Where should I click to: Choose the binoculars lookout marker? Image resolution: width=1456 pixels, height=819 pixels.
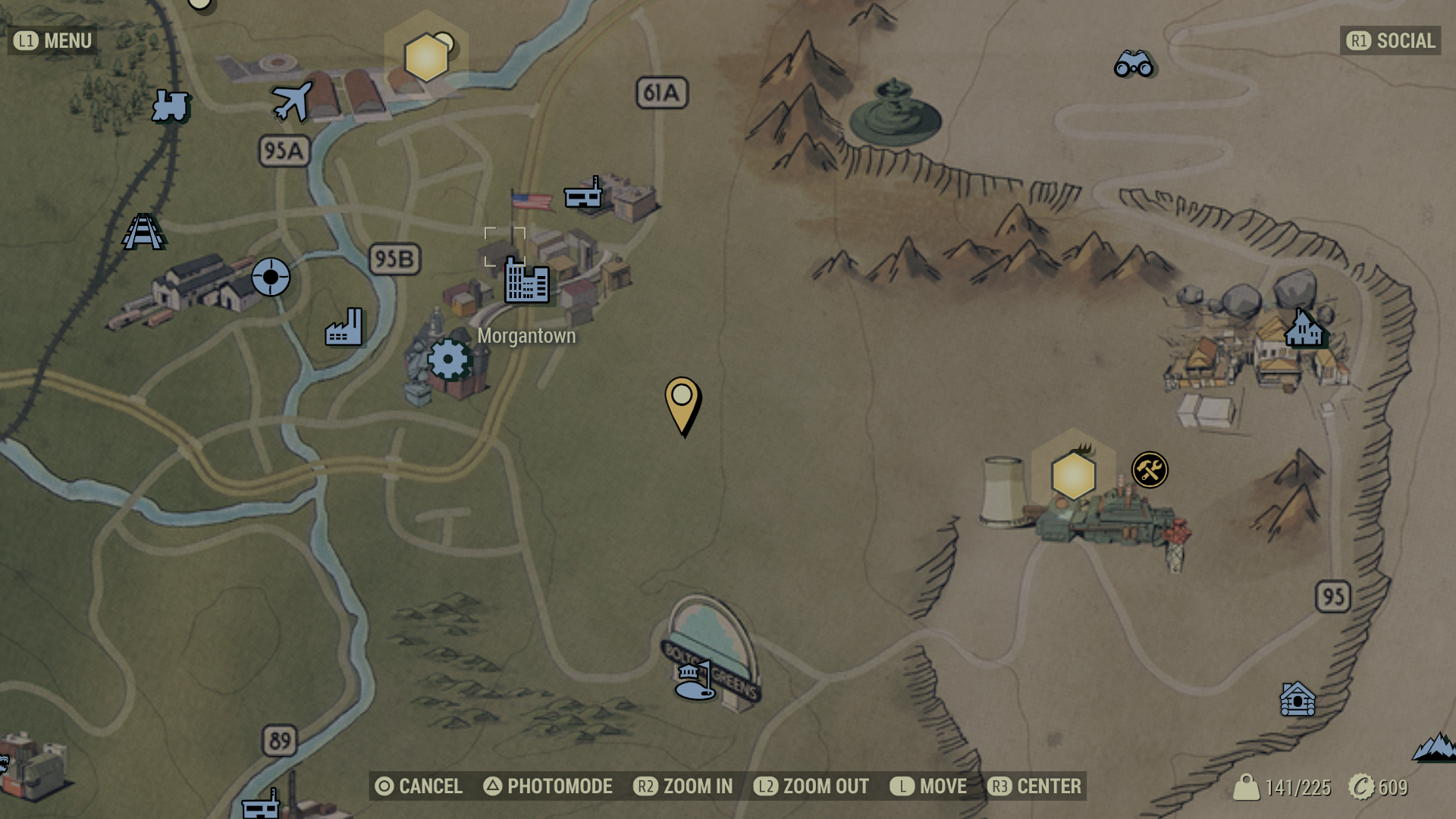[1134, 64]
